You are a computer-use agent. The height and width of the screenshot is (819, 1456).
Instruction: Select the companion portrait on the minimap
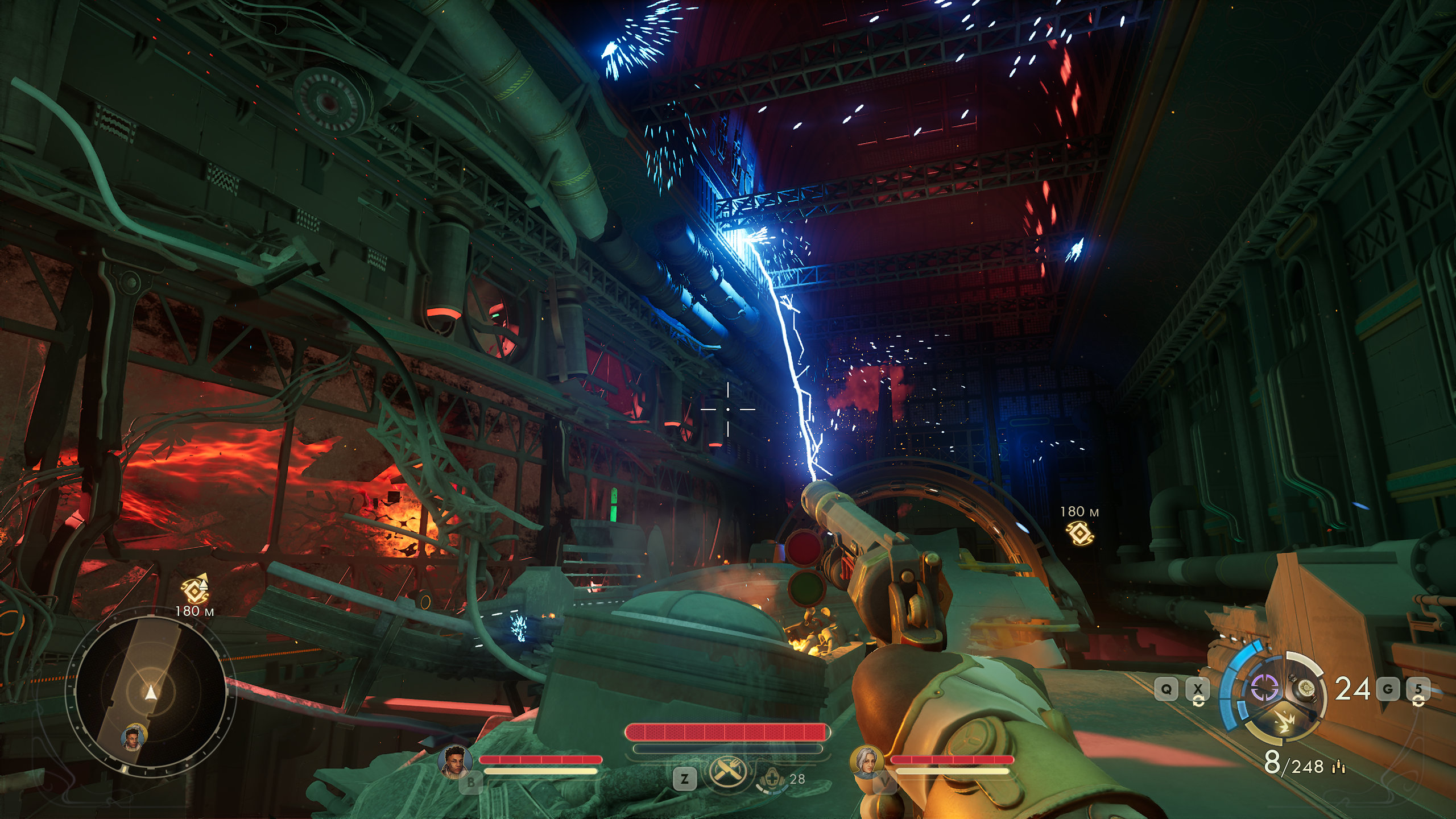pos(134,737)
